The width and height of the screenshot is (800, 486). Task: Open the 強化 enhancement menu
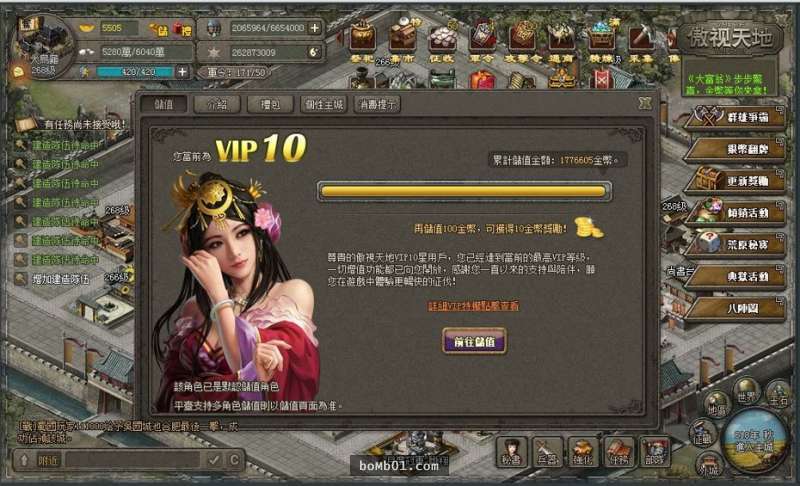(x=583, y=451)
